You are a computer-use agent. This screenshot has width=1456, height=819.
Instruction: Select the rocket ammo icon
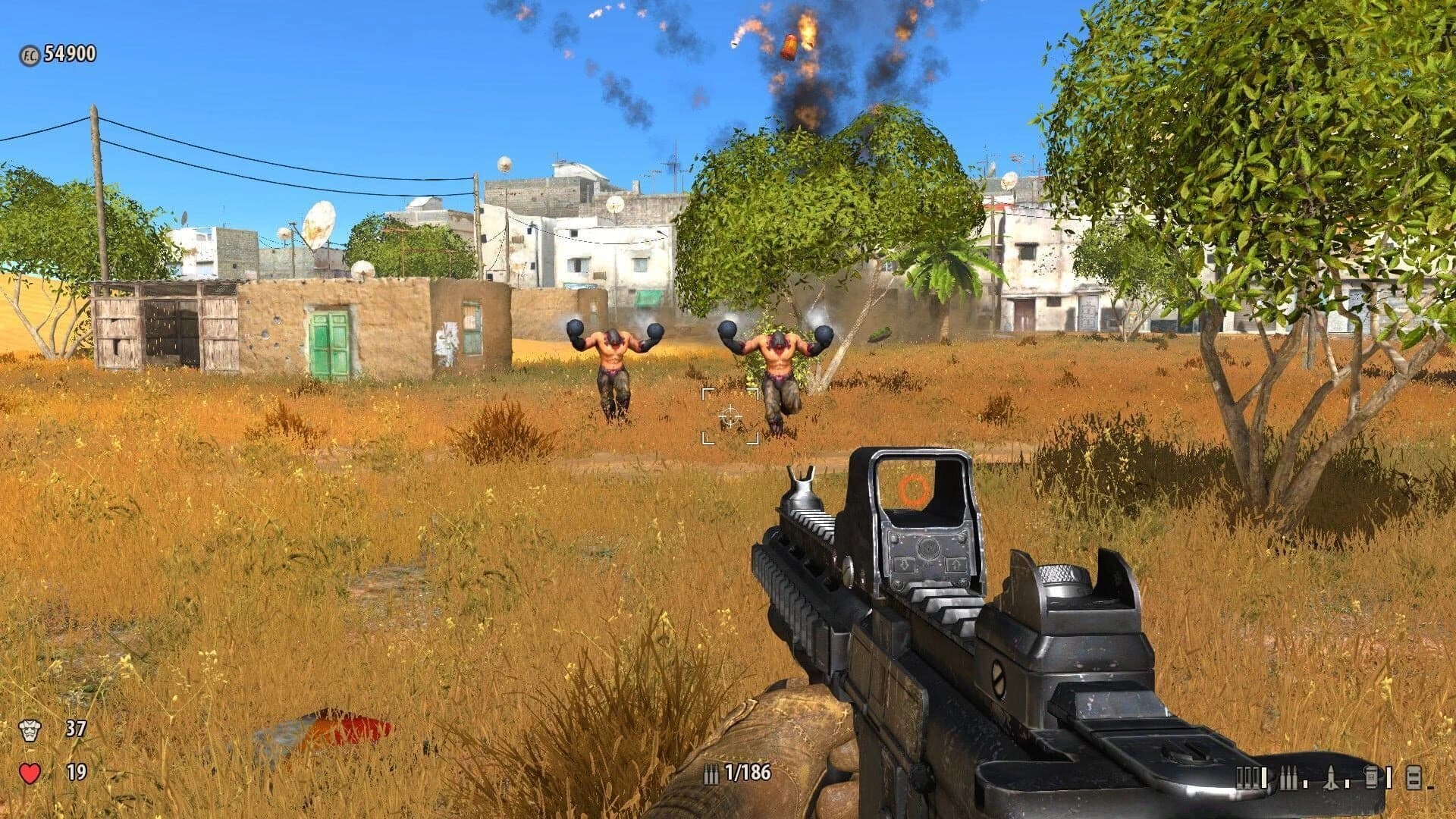coord(1331,777)
